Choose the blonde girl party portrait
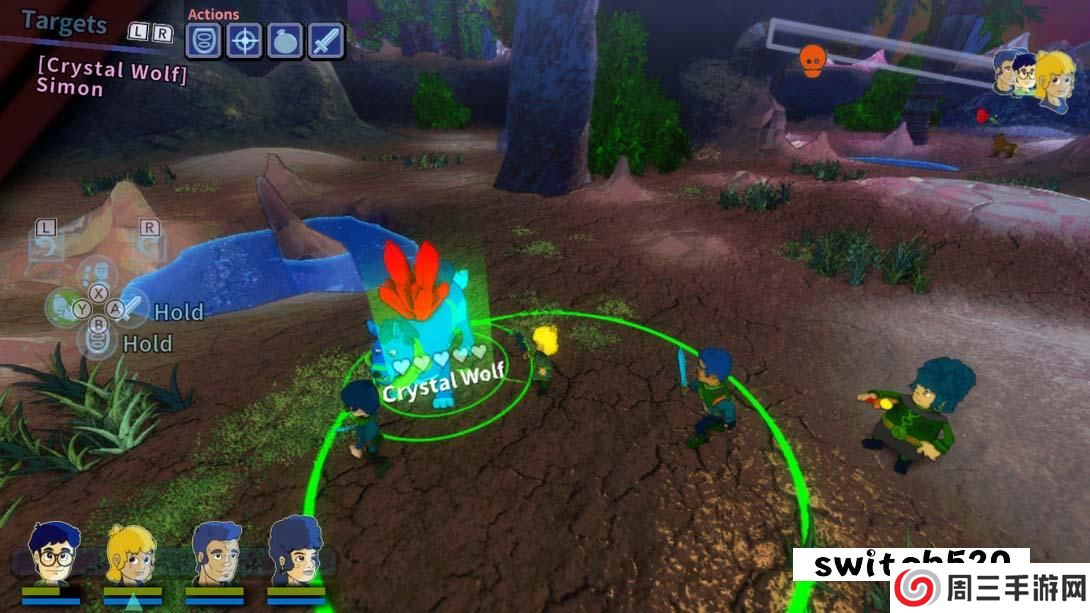 [x=132, y=553]
